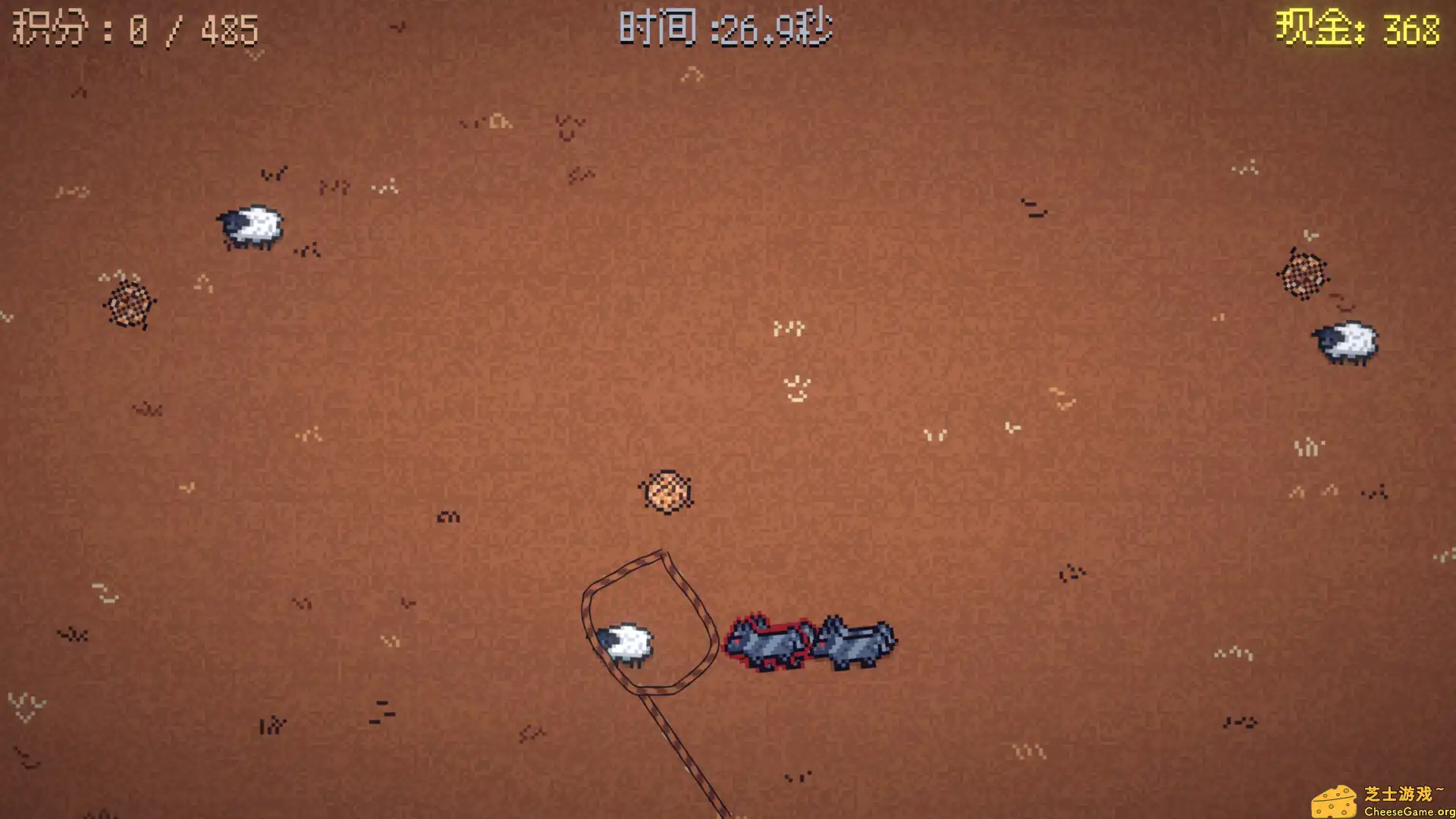
Task: Click the yellow 现金 cash counter
Action: (x=1361, y=30)
